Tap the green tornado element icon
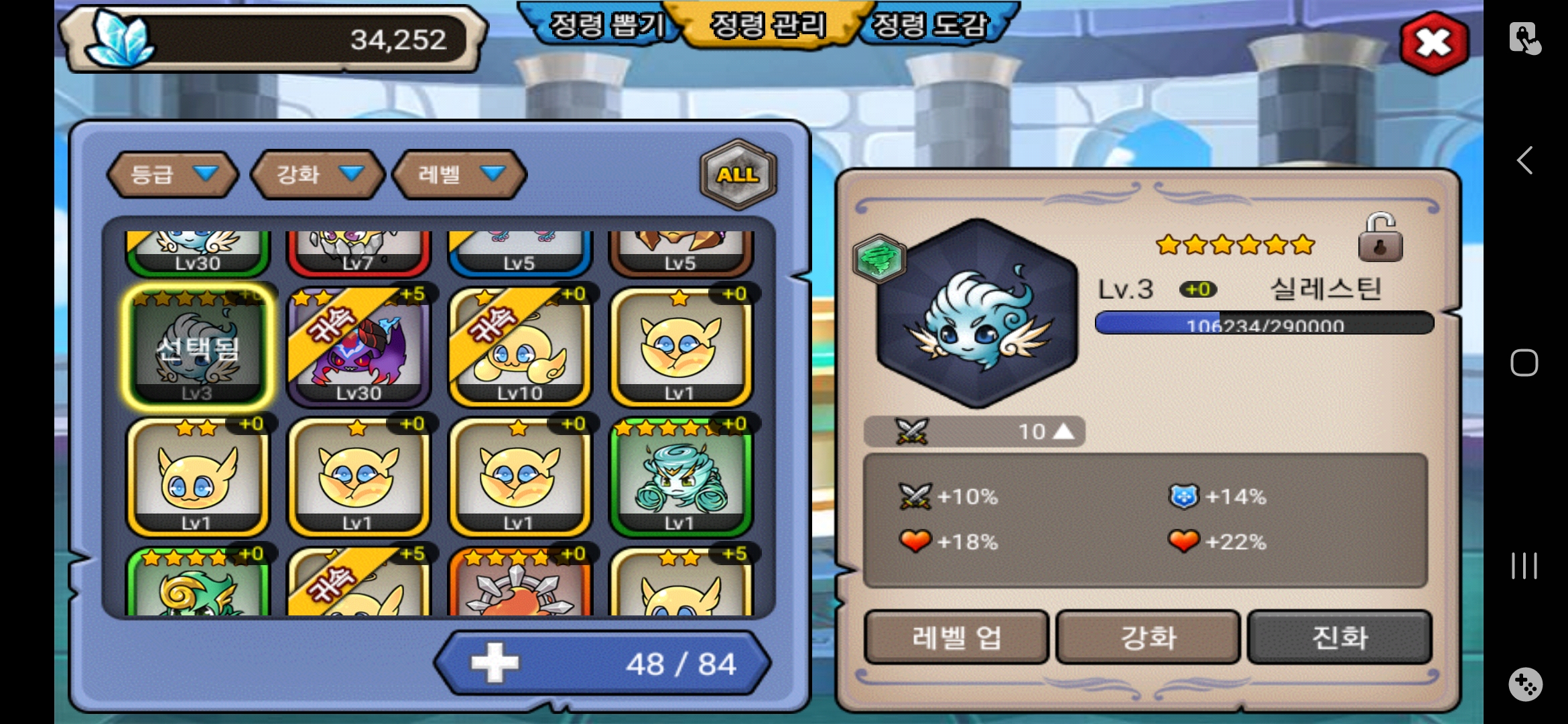This screenshot has height=724, width=1568. [x=879, y=259]
